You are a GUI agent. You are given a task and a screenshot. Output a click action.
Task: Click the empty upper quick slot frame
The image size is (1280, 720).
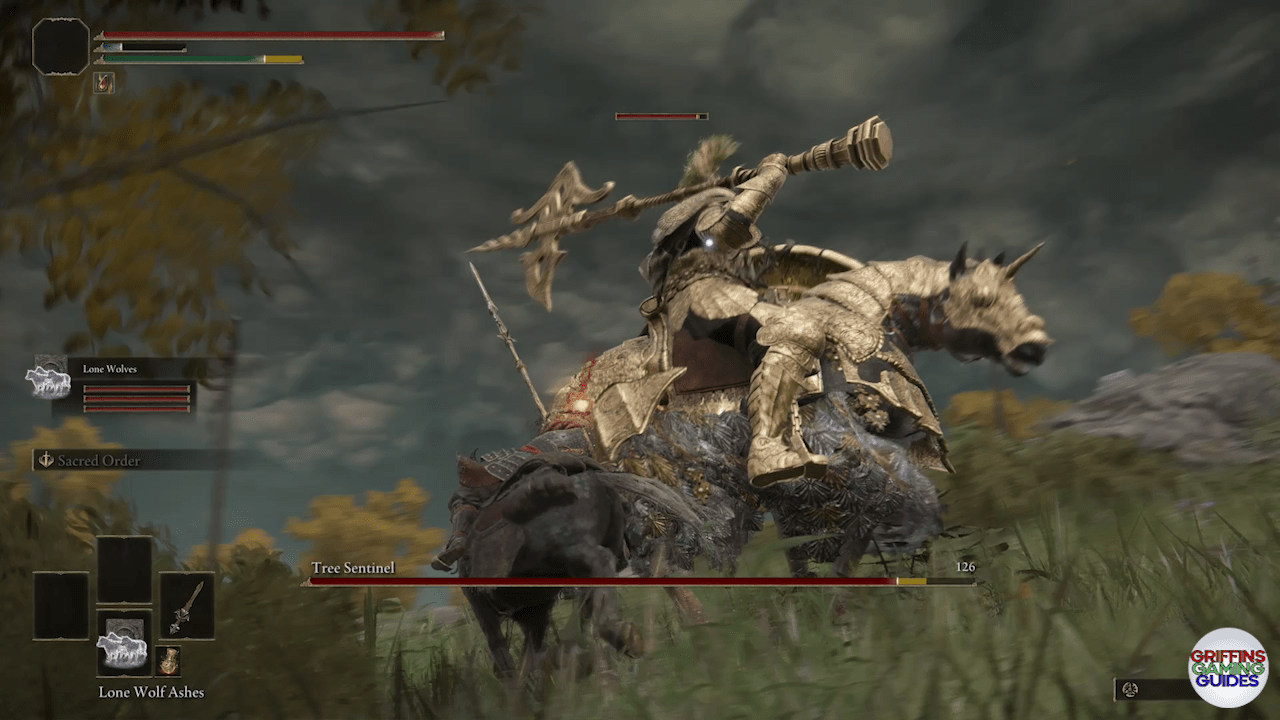point(124,570)
